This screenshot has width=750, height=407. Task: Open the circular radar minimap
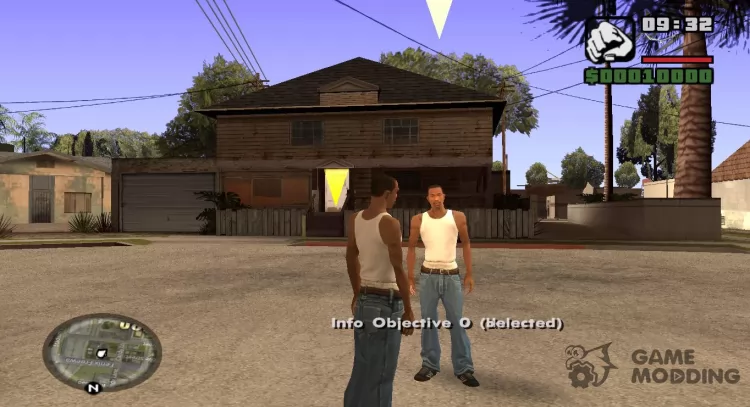click(102, 351)
